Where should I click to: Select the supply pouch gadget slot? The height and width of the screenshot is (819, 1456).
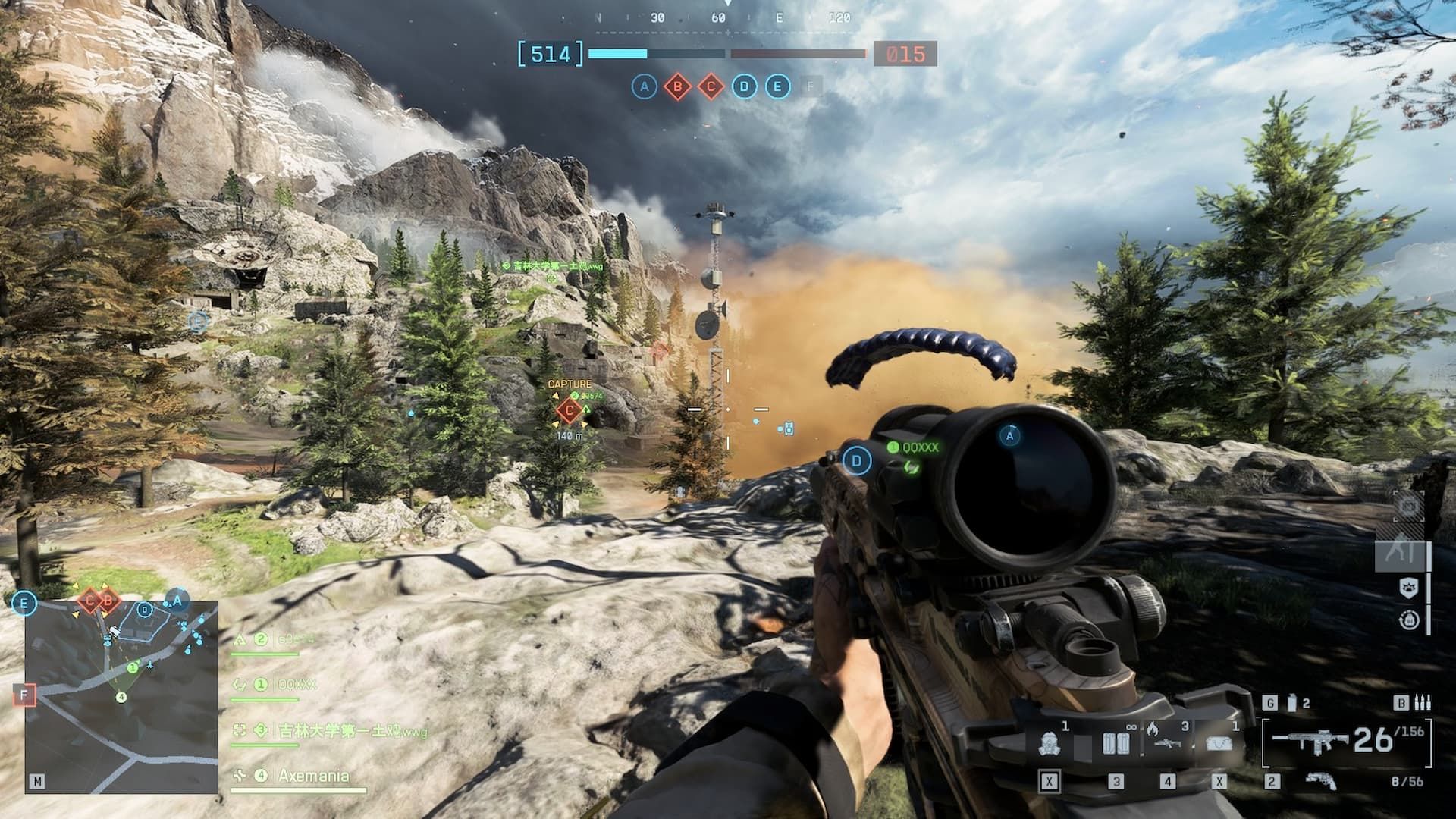point(1219,743)
